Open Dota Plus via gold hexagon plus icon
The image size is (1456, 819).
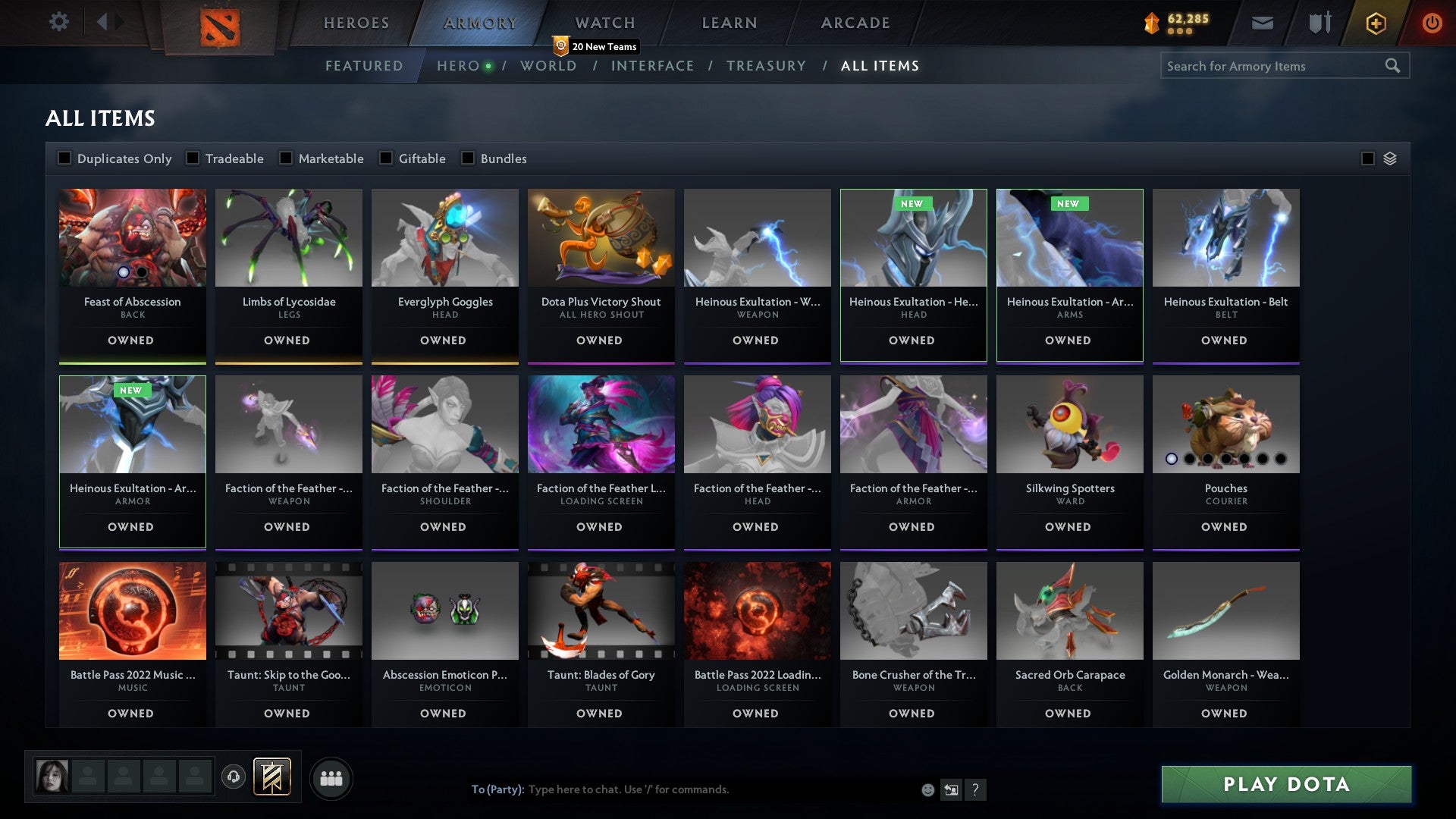(x=1375, y=23)
